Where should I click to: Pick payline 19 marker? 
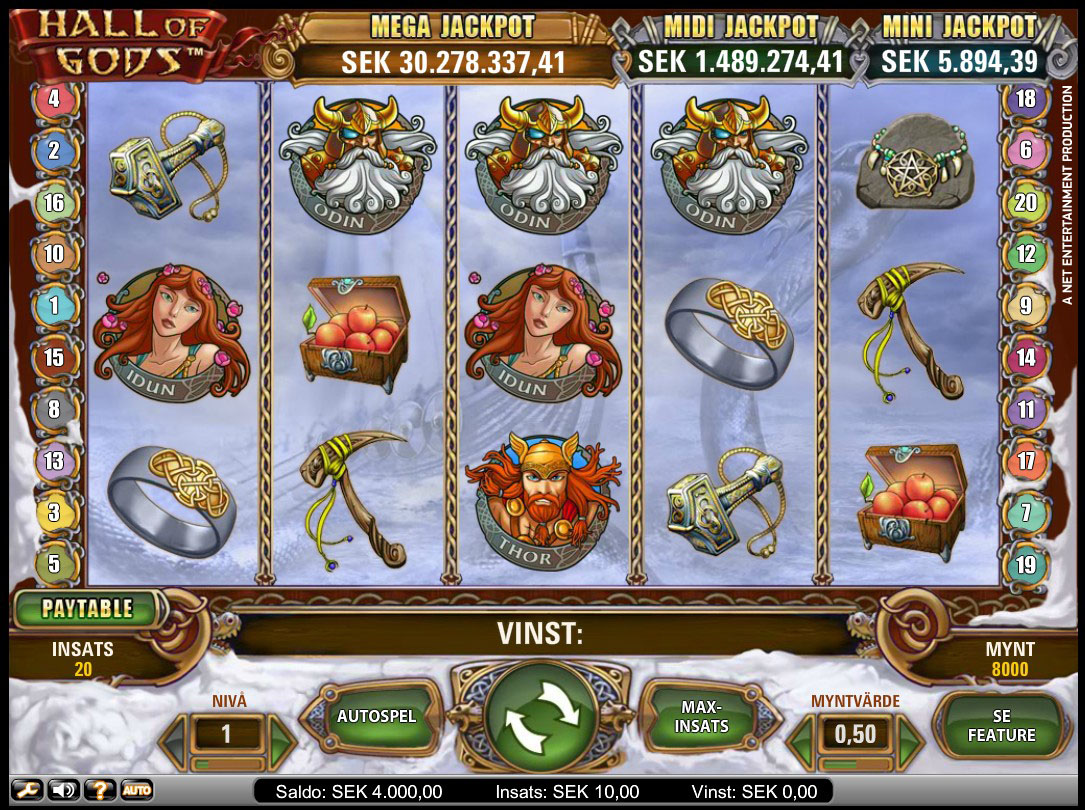(1025, 565)
